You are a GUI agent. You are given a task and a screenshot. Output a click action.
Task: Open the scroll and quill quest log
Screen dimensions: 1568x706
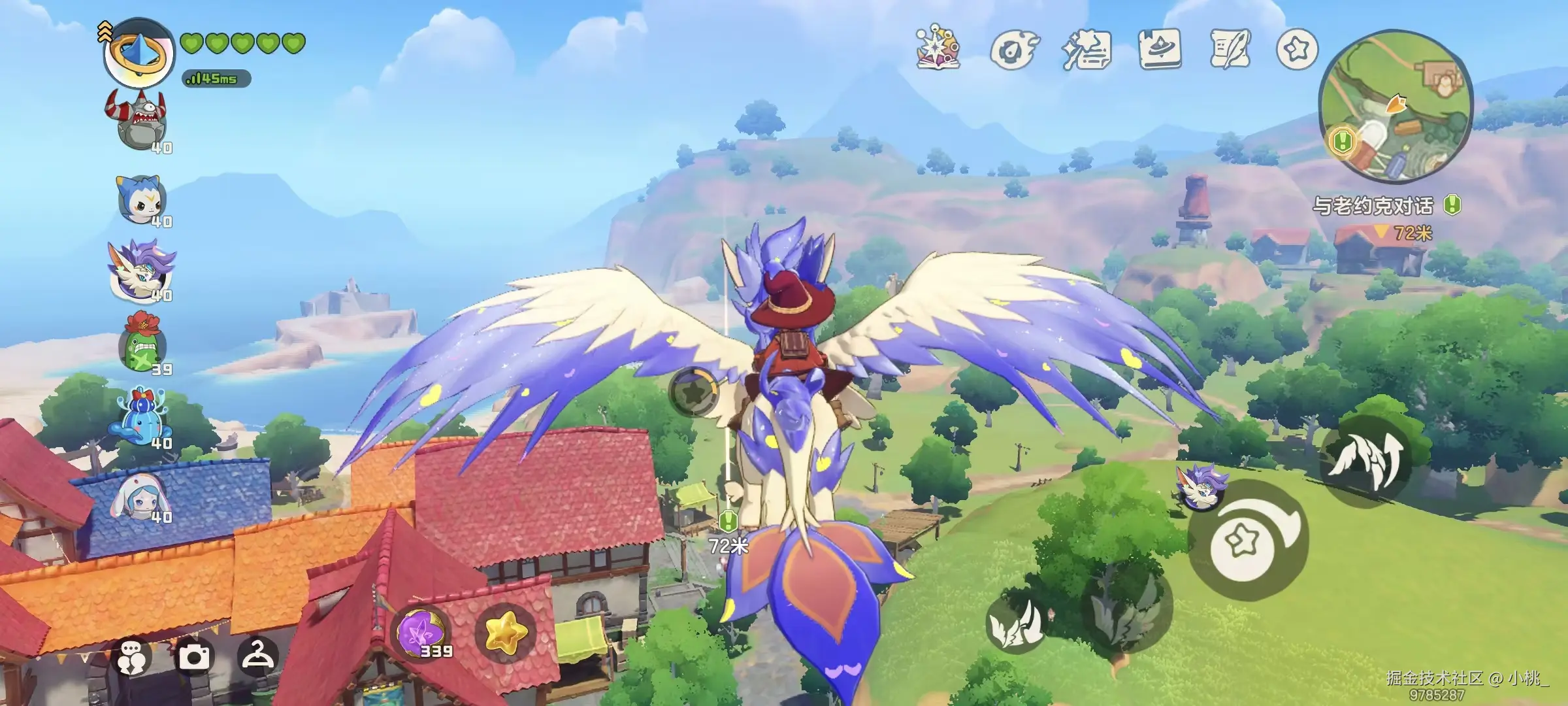coord(1230,49)
